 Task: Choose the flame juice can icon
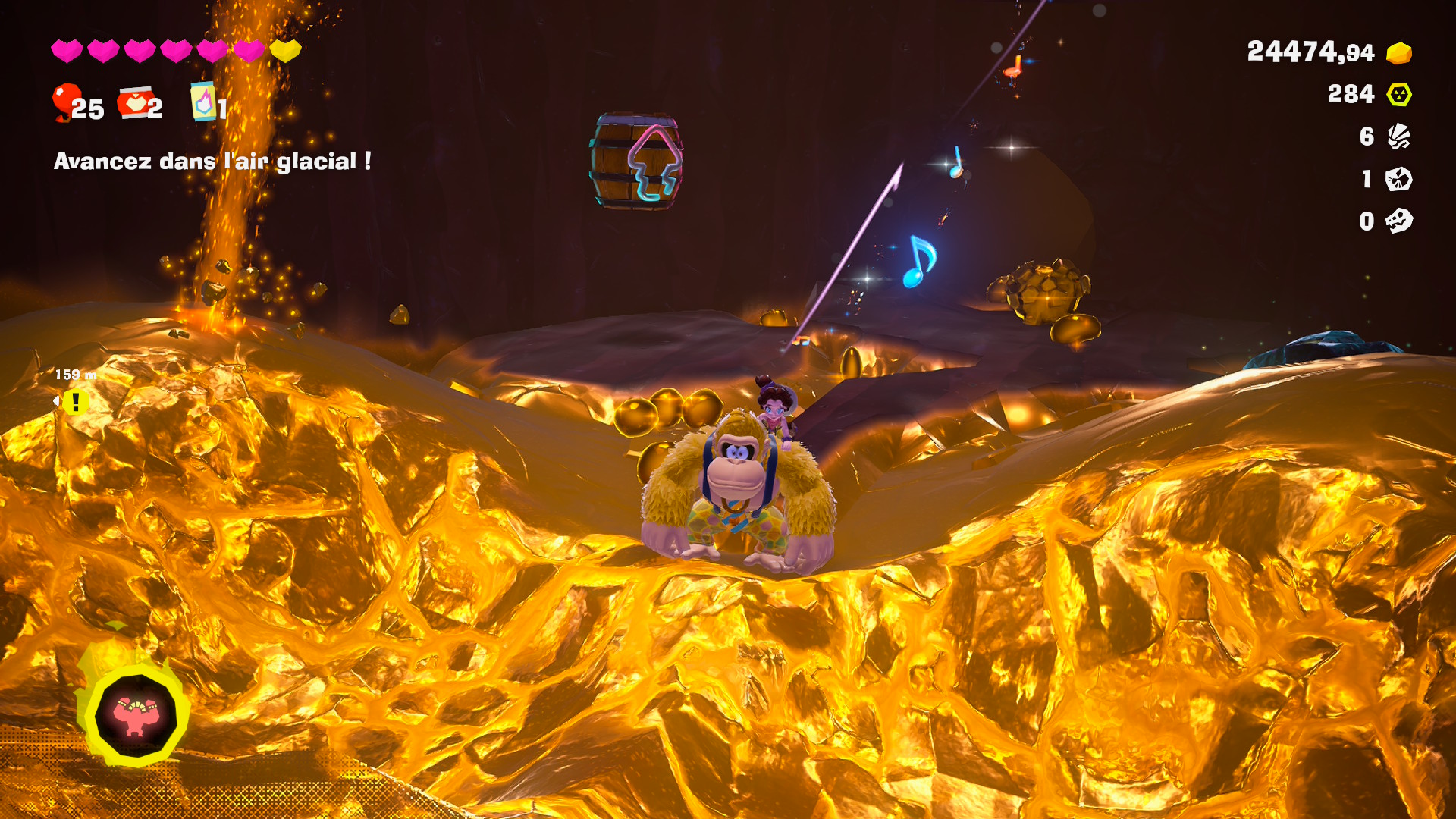(203, 102)
